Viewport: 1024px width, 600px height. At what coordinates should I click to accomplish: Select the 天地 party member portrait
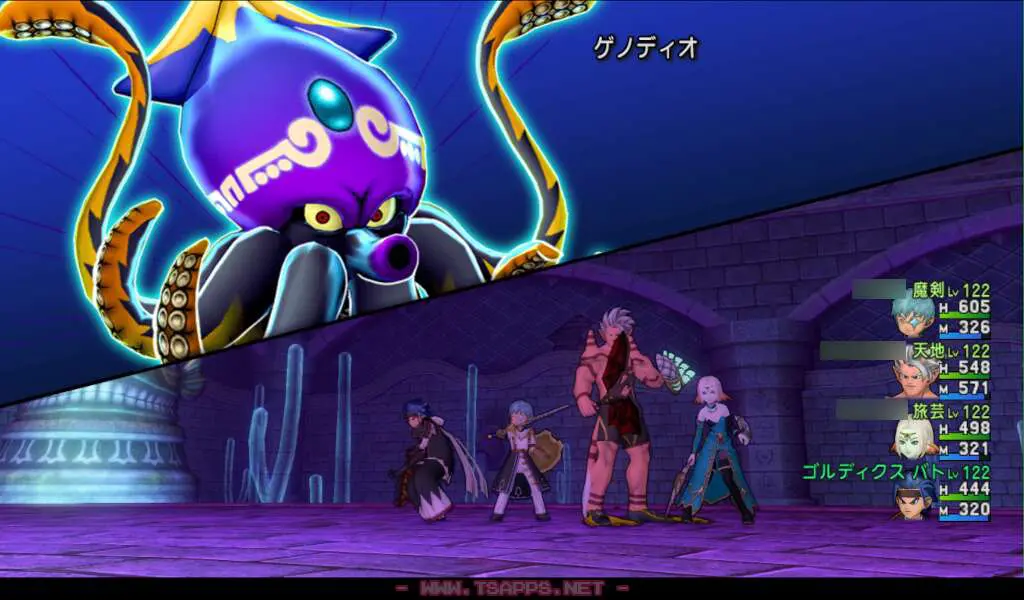pyautogui.click(x=914, y=378)
